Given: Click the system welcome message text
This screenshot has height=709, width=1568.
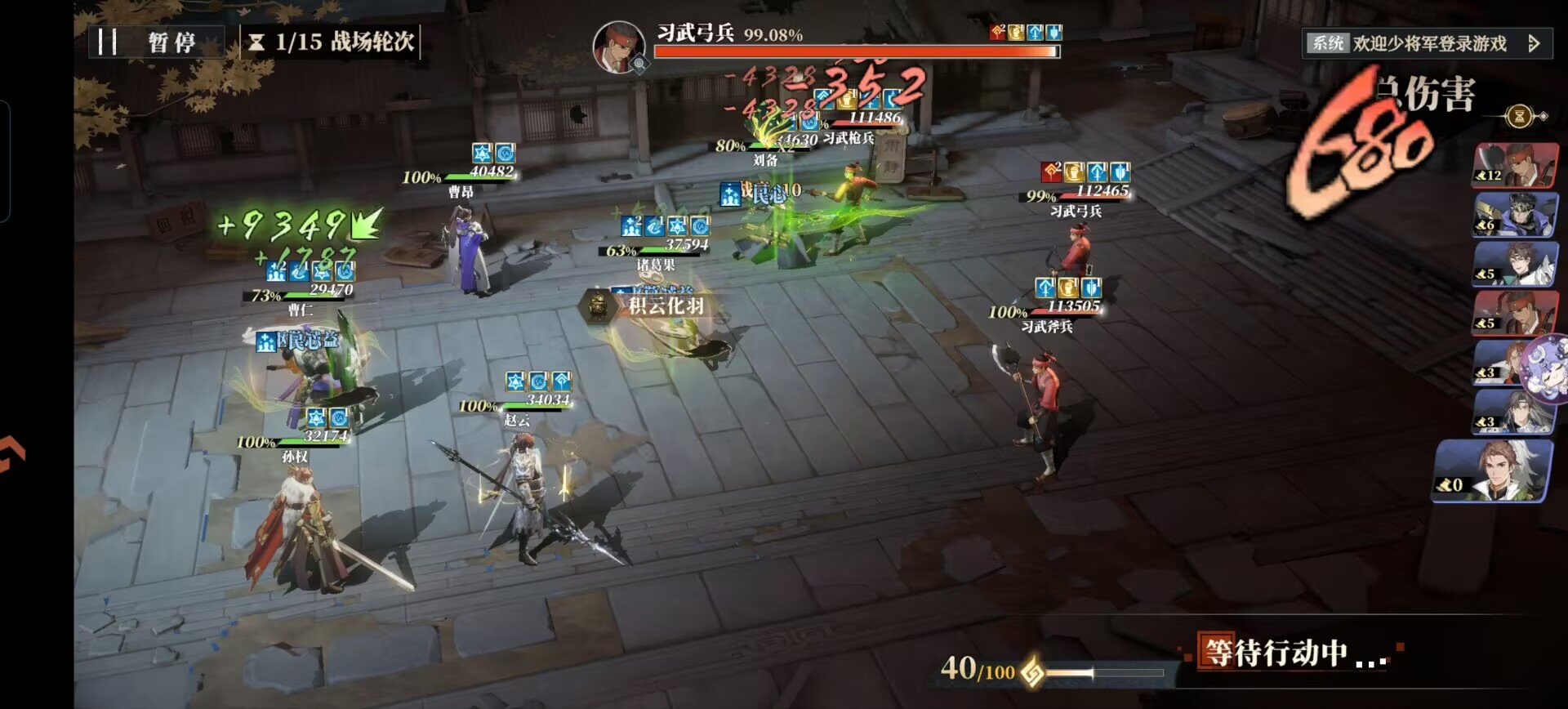Looking at the screenshot, I should [1429, 43].
